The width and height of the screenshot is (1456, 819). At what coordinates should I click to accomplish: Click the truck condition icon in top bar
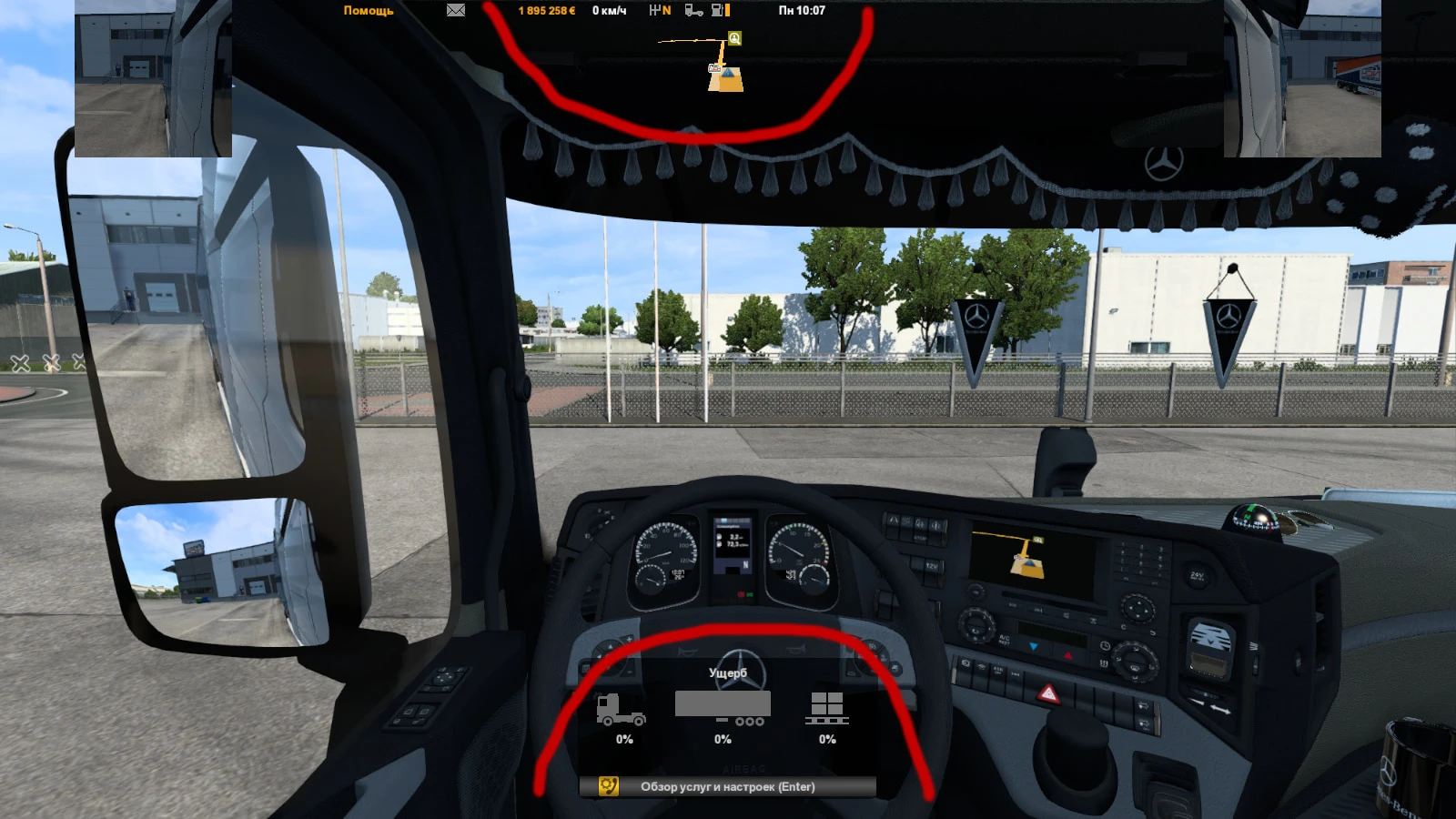[x=692, y=11]
